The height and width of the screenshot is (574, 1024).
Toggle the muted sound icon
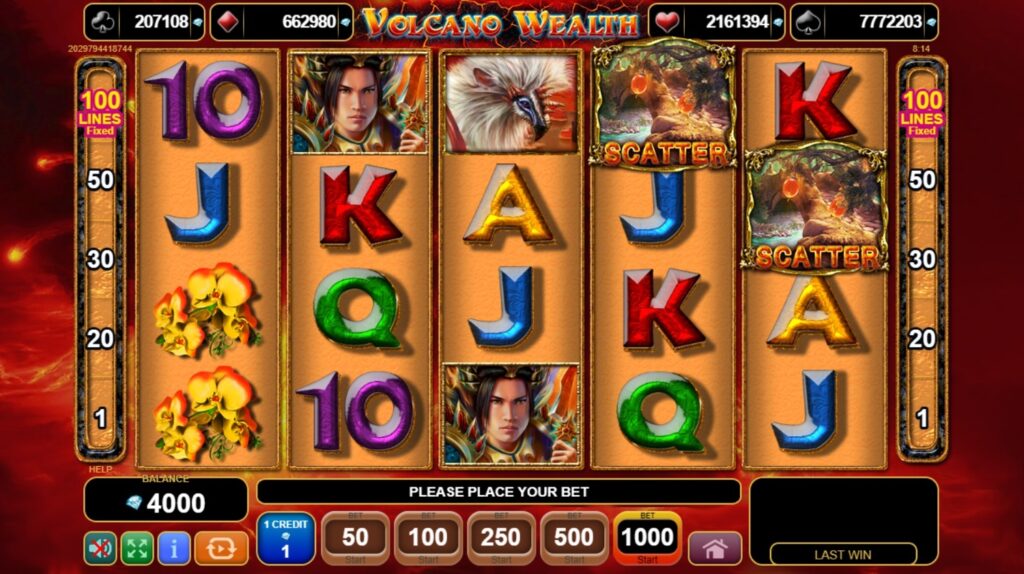99,548
